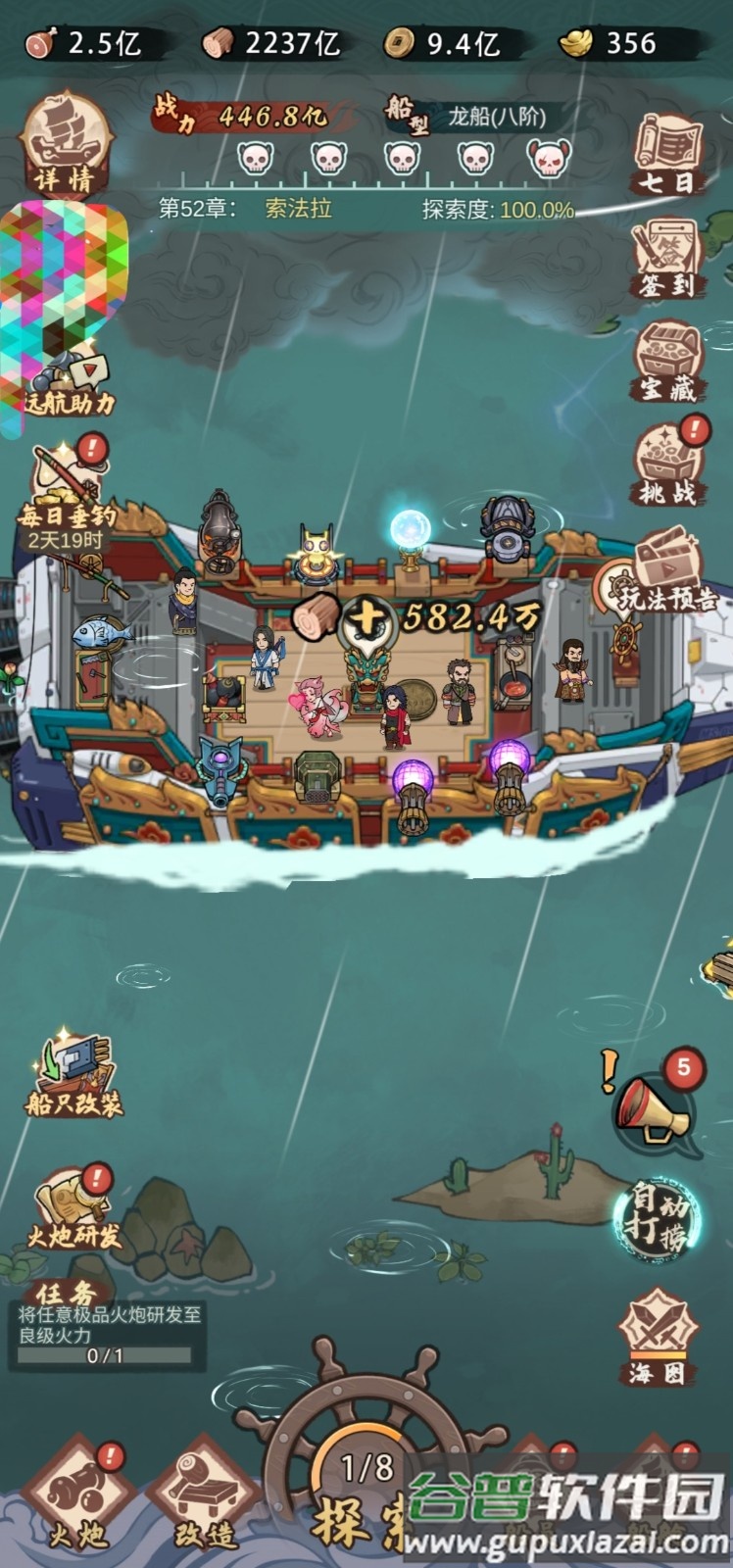733x1568 pixels.
Task: Open the 海图 sea chart
Action: tap(658, 1339)
